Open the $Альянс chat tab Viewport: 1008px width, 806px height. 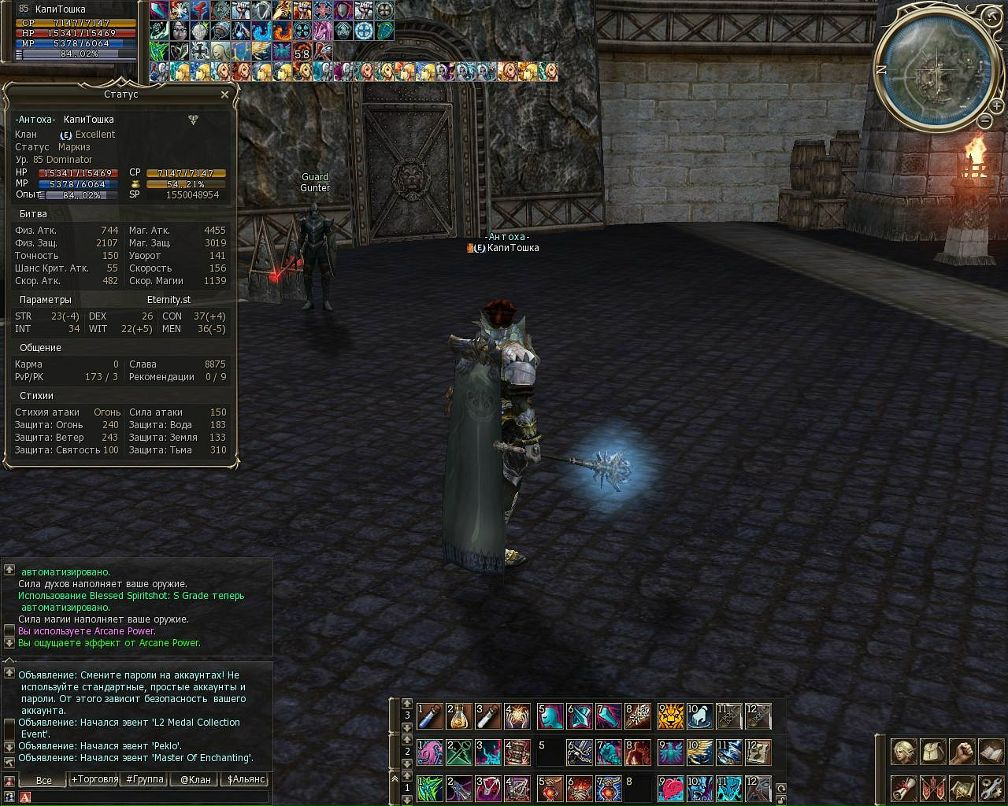(x=246, y=779)
